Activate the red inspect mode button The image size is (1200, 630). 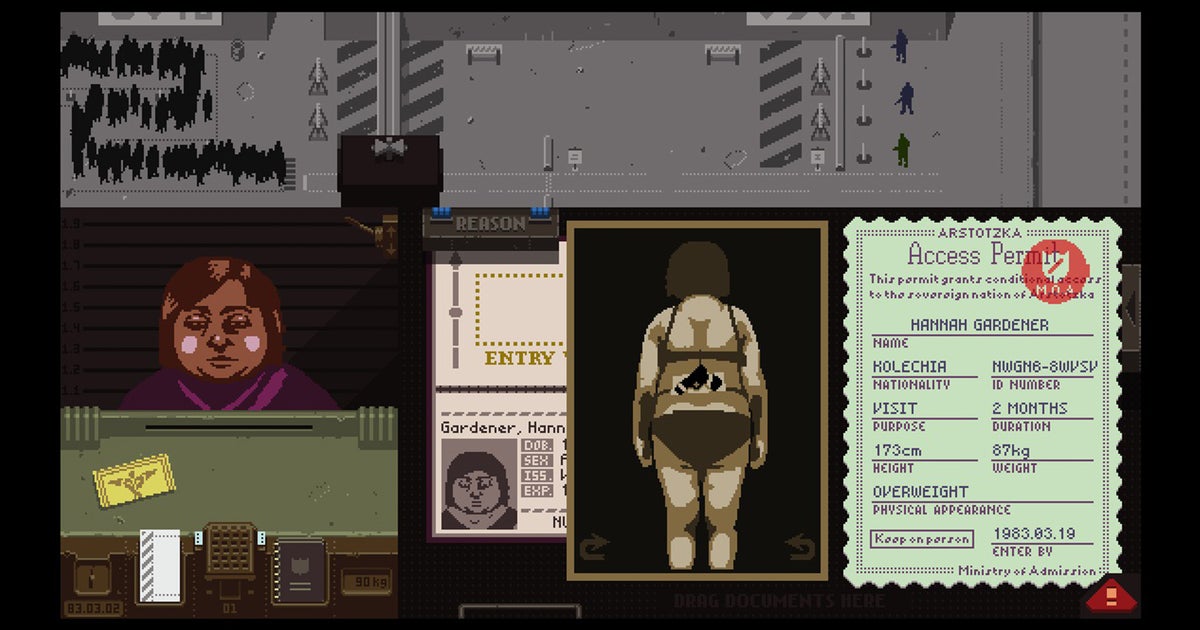tap(1108, 597)
